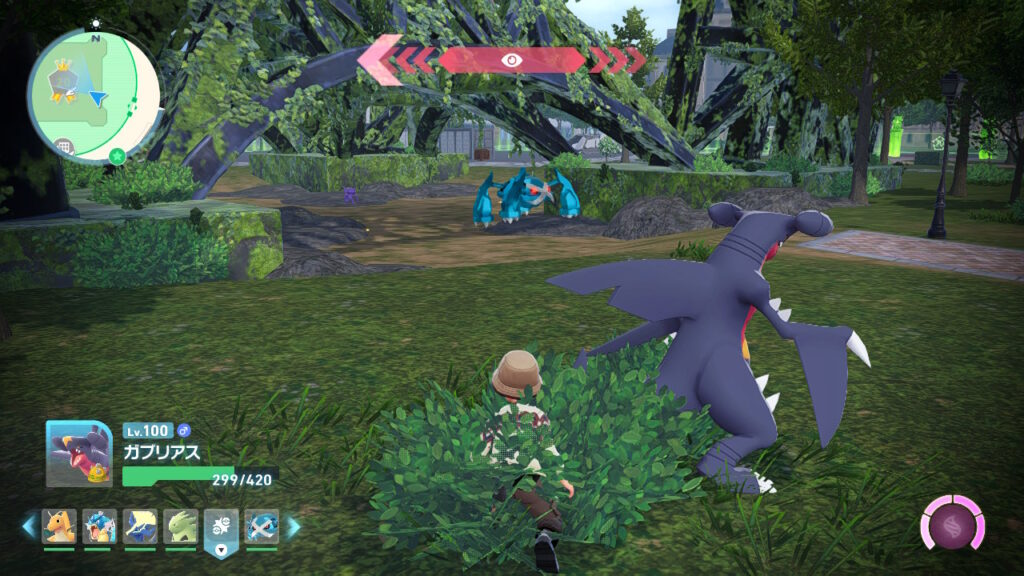
Task: Select the highlighted Poké Ball swap slot
Action: 221,528
